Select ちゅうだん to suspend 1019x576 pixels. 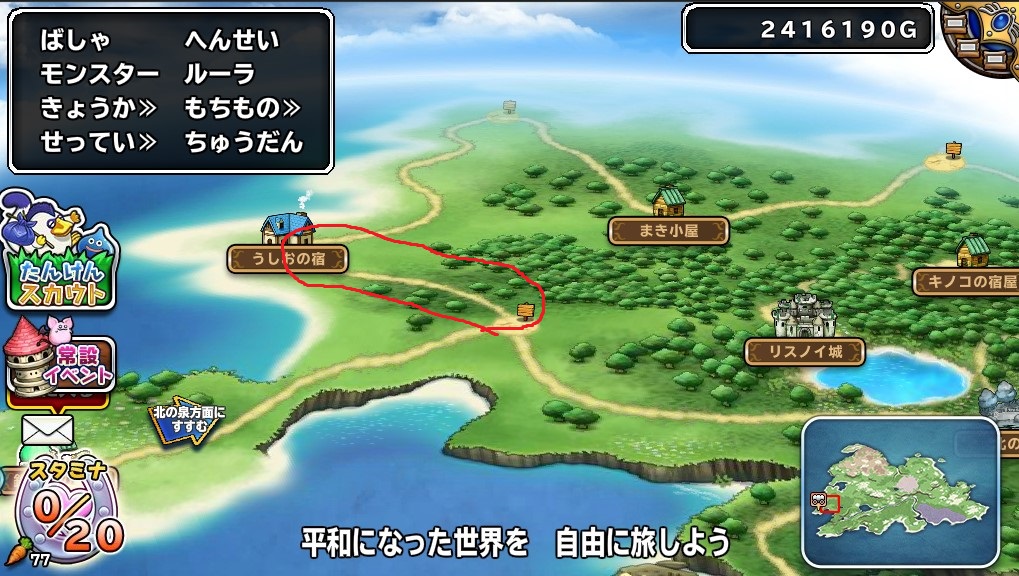coord(243,142)
